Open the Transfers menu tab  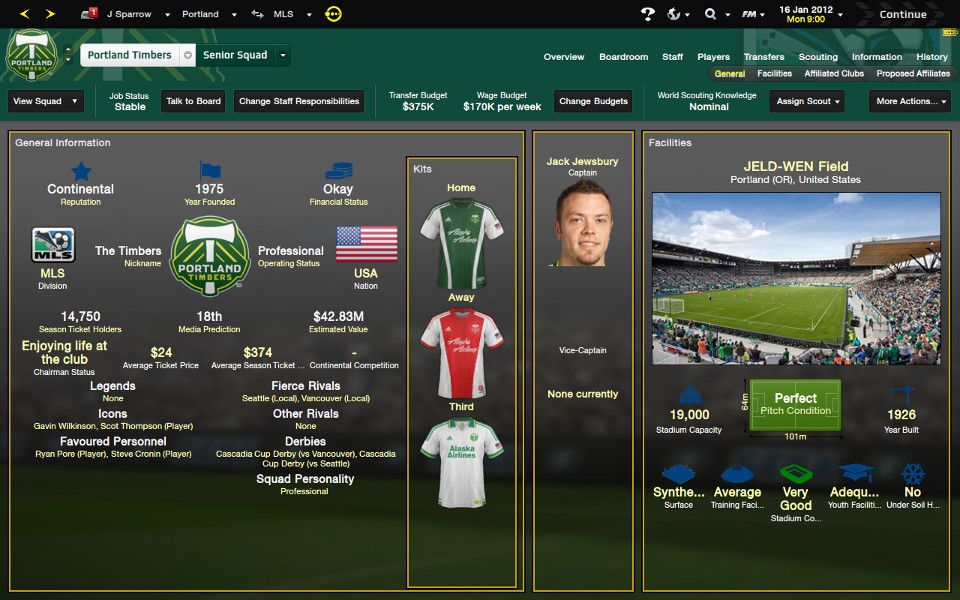tap(764, 57)
